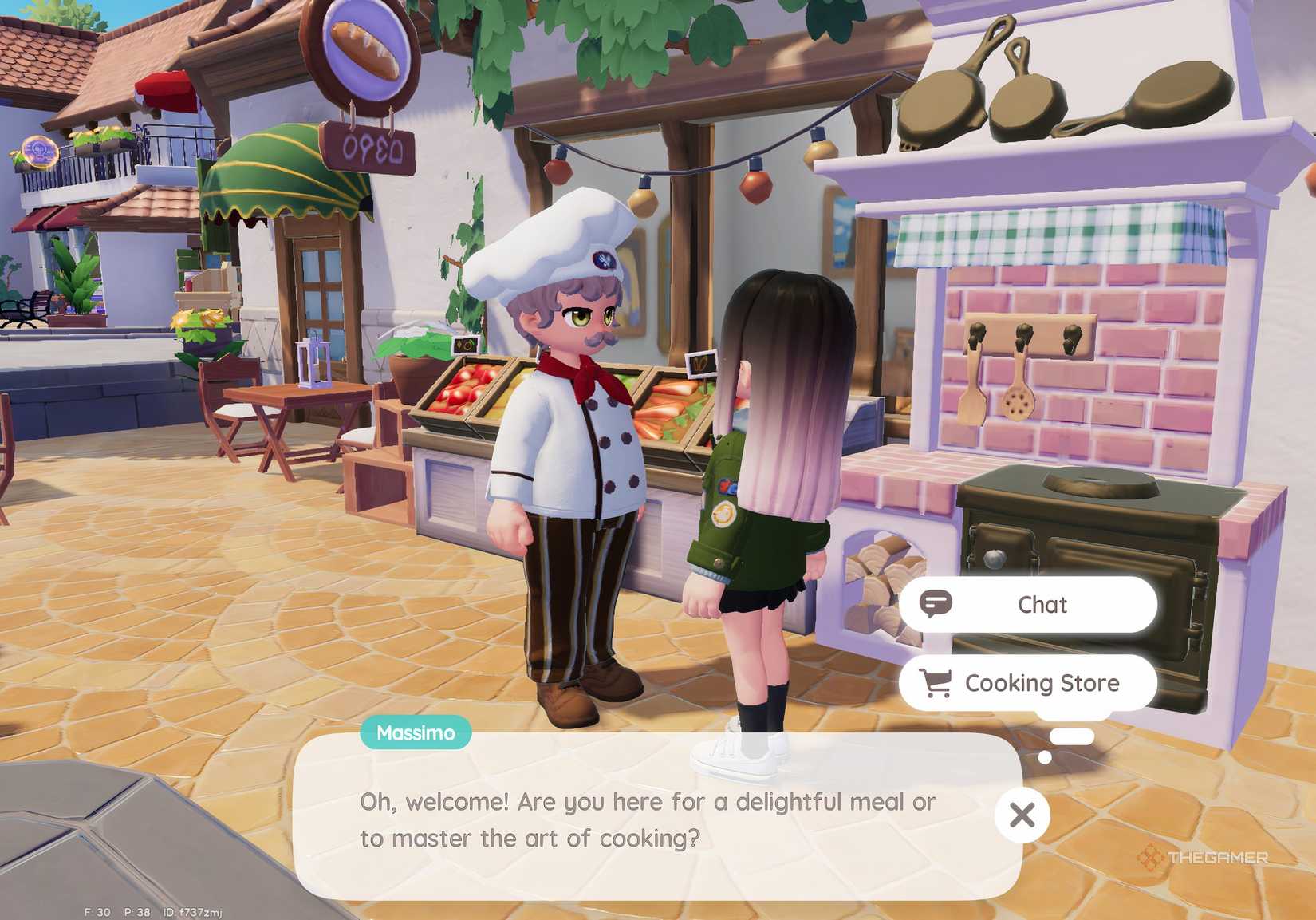Click the small produce sign near the lettuce
Viewport: 1316px width, 920px height.
(x=464, y=343)
